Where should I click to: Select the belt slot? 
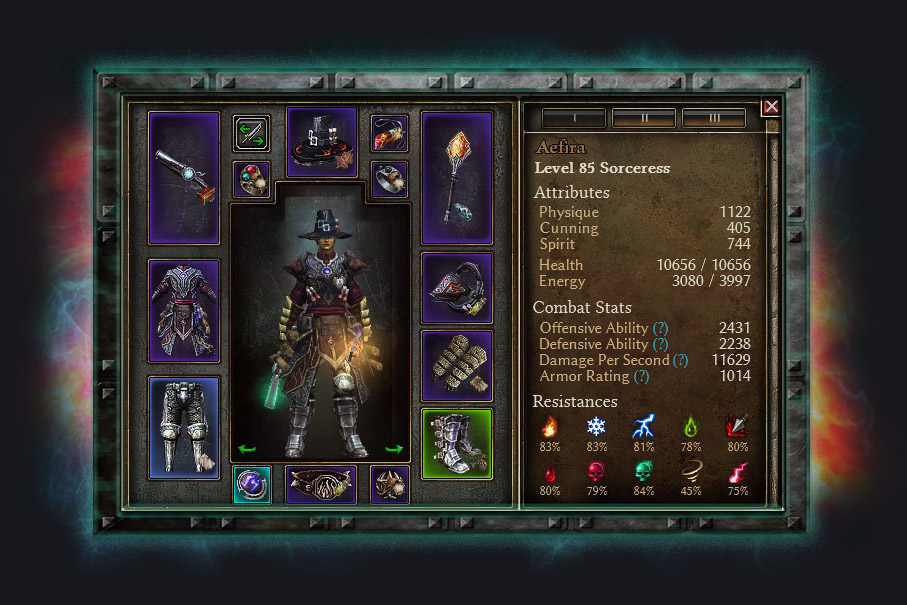tap(321, 484)
